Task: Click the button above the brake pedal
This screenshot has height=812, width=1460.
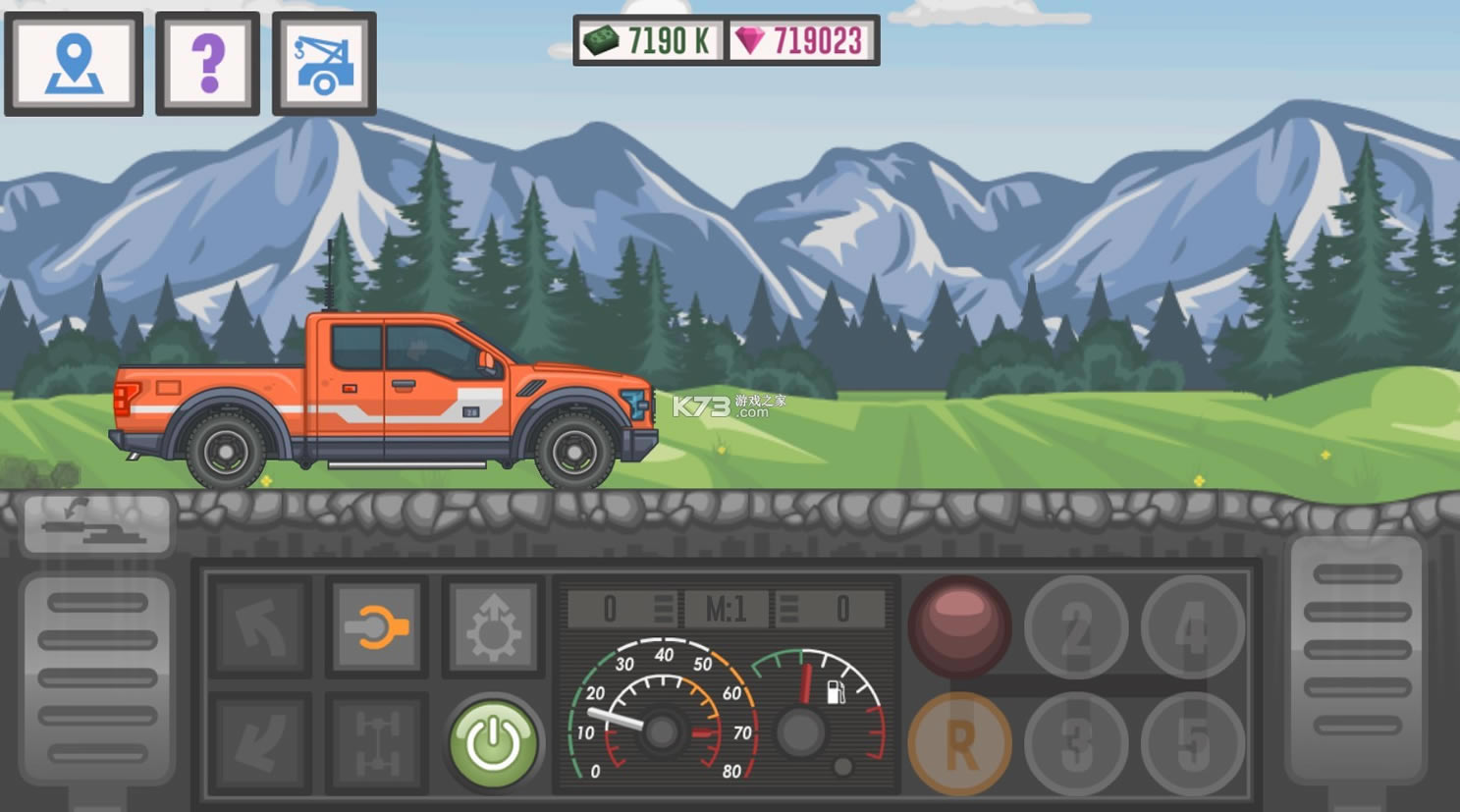Action: click(x=97, y=524)
